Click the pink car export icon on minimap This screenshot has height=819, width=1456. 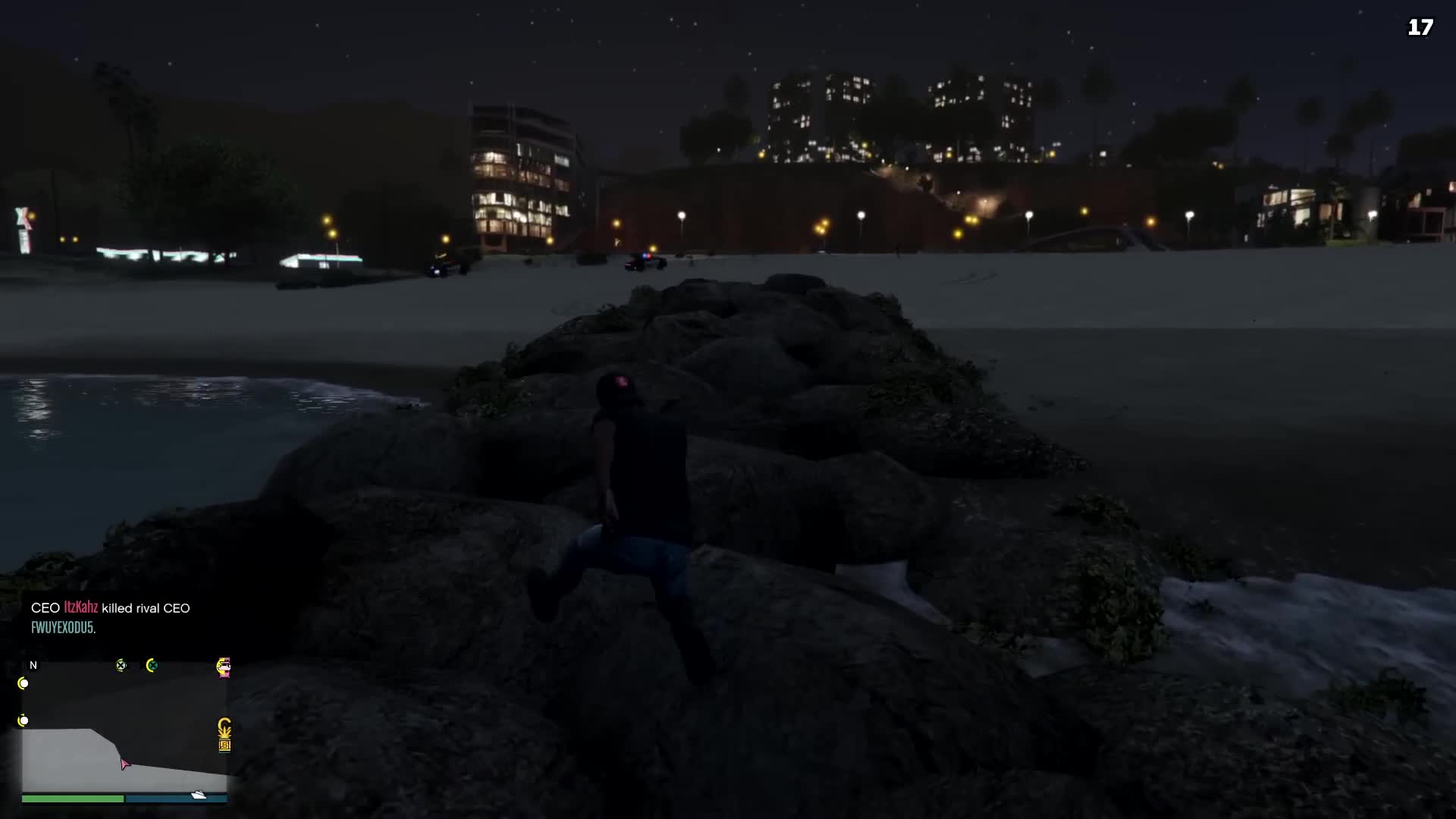224,667
